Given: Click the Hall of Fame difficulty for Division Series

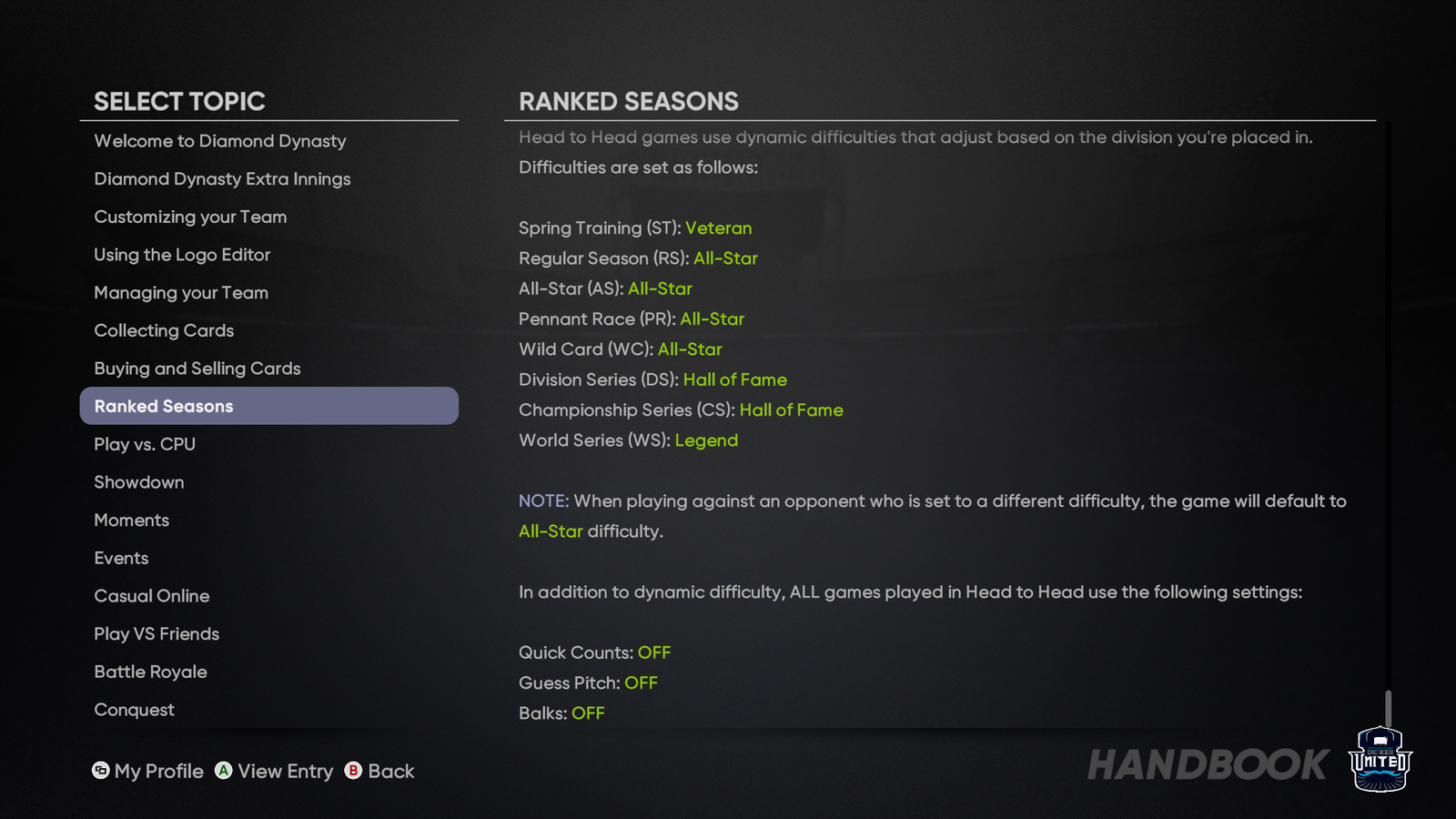Looking at the screenshot, I should tap(735, 379).
